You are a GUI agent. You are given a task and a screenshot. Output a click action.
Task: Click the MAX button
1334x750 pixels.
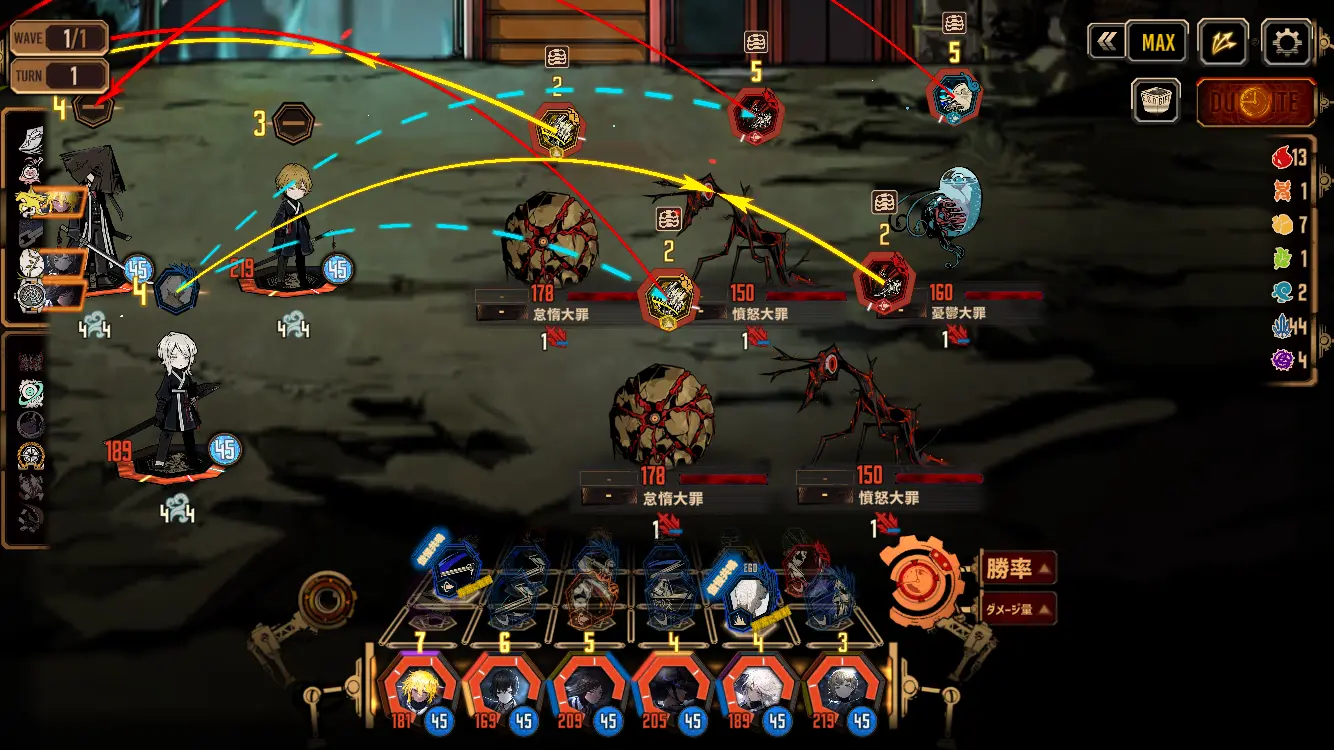1158,43
